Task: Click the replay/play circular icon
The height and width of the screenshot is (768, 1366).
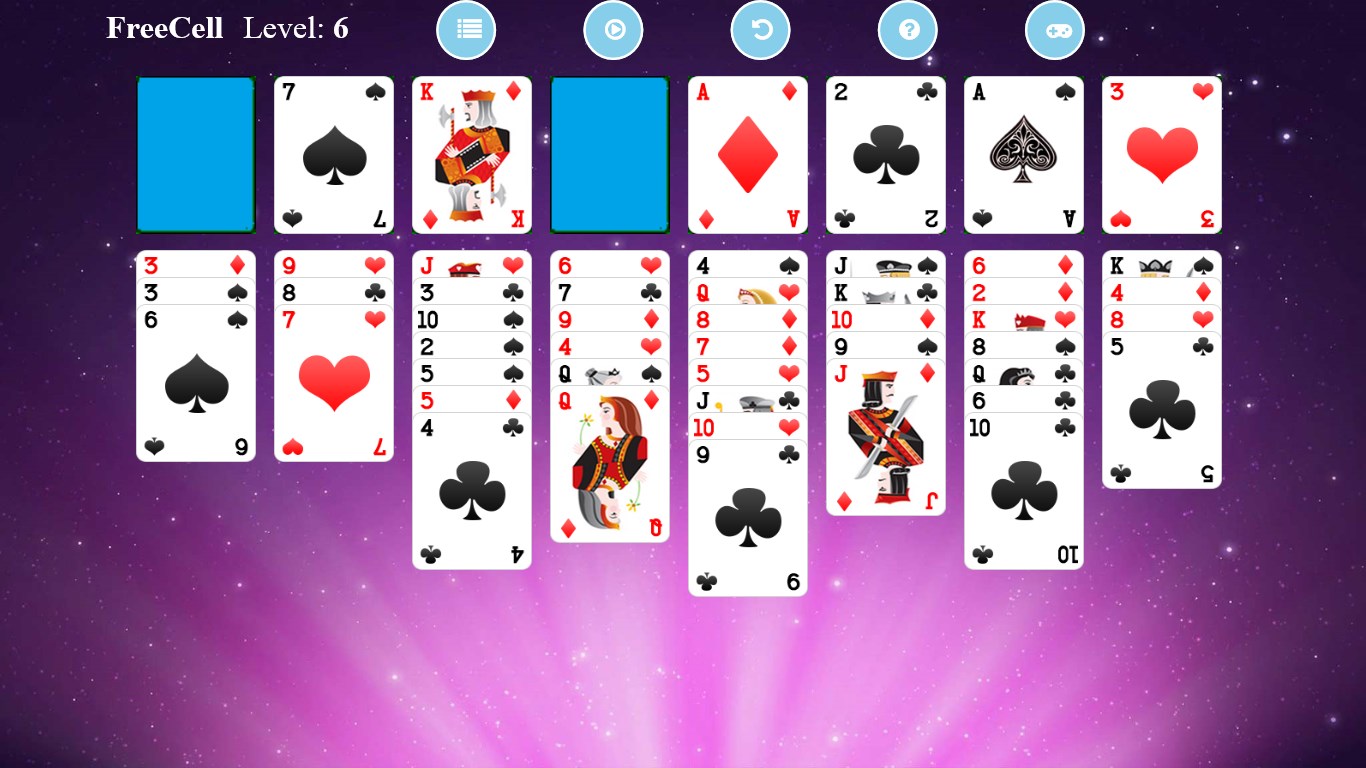Action: click(x=613, y=30)
